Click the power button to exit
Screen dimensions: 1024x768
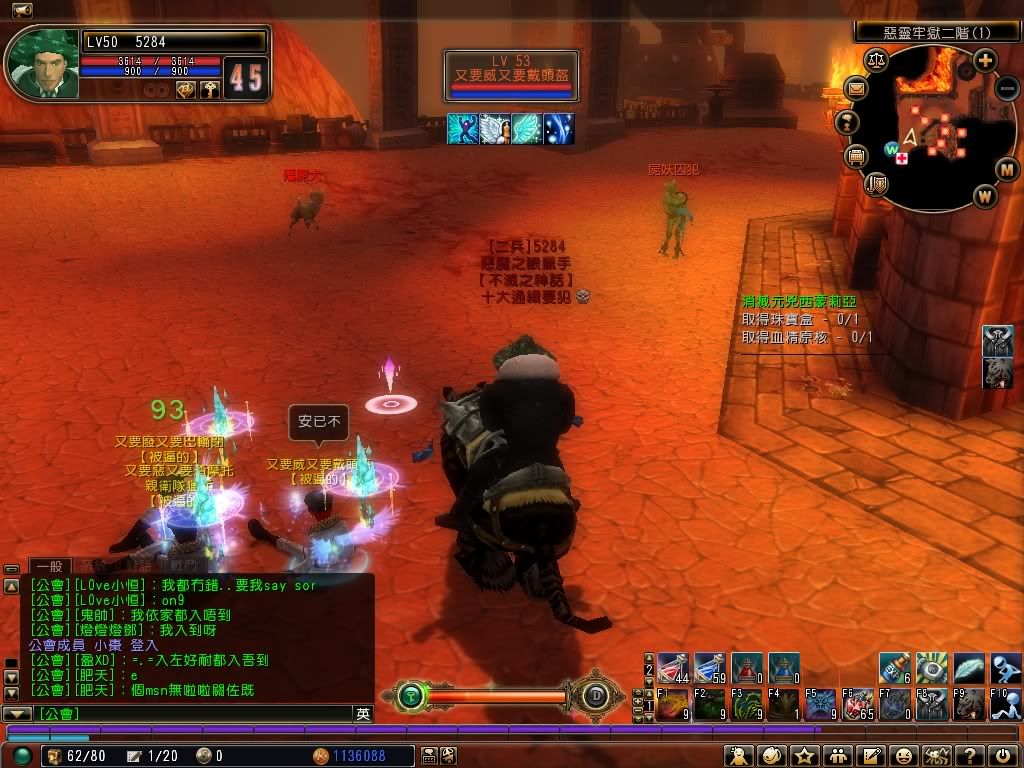[1003, 756]
